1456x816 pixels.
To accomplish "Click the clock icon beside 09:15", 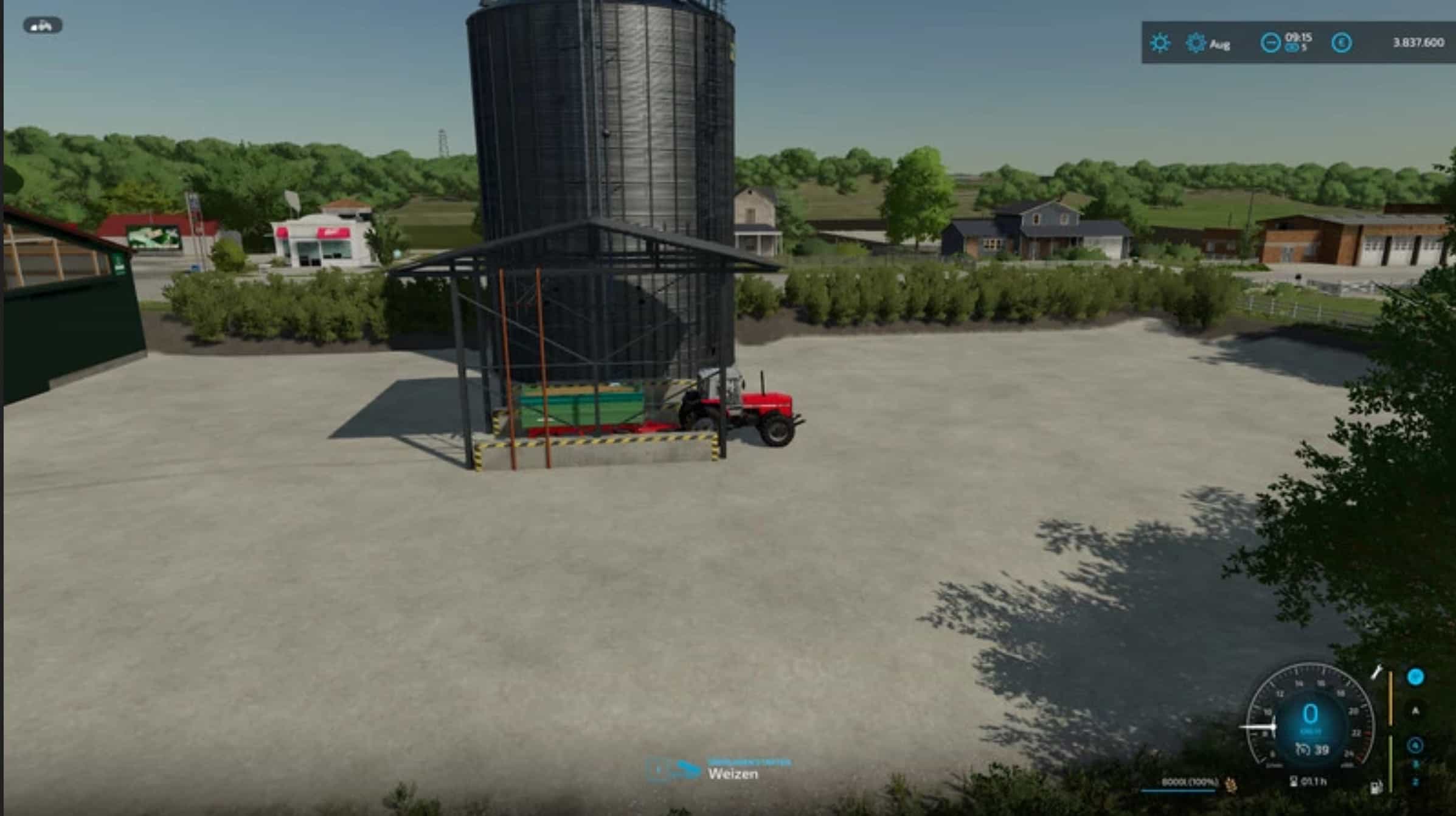I will 1270,43.
